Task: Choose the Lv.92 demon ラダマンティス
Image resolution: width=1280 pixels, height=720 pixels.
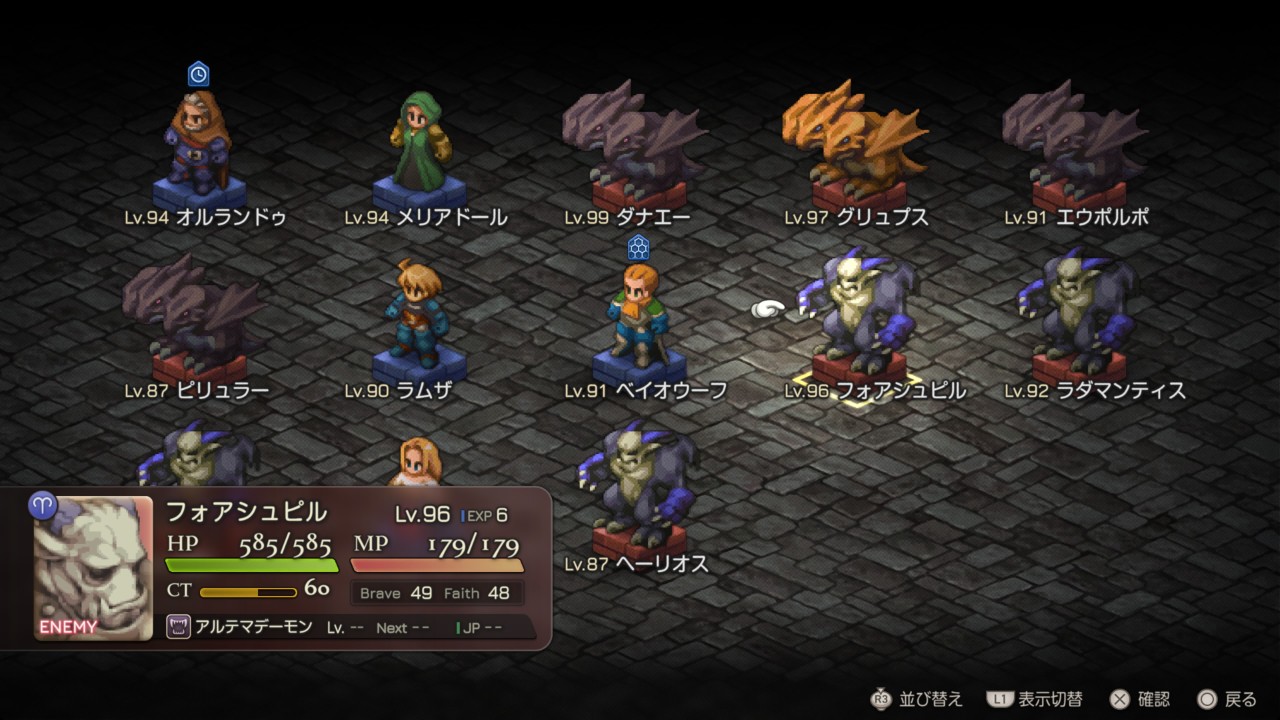Action: (x=1078, y=318)
